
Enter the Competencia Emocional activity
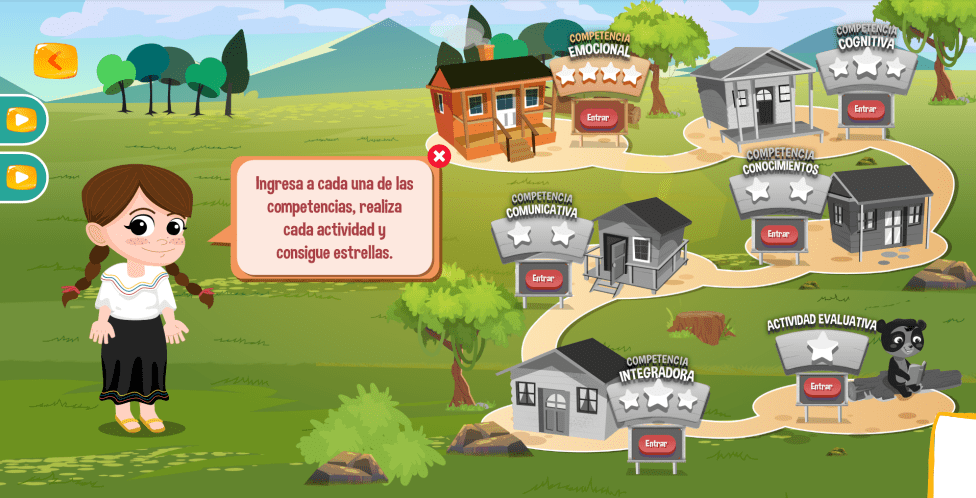pos(598,117)
